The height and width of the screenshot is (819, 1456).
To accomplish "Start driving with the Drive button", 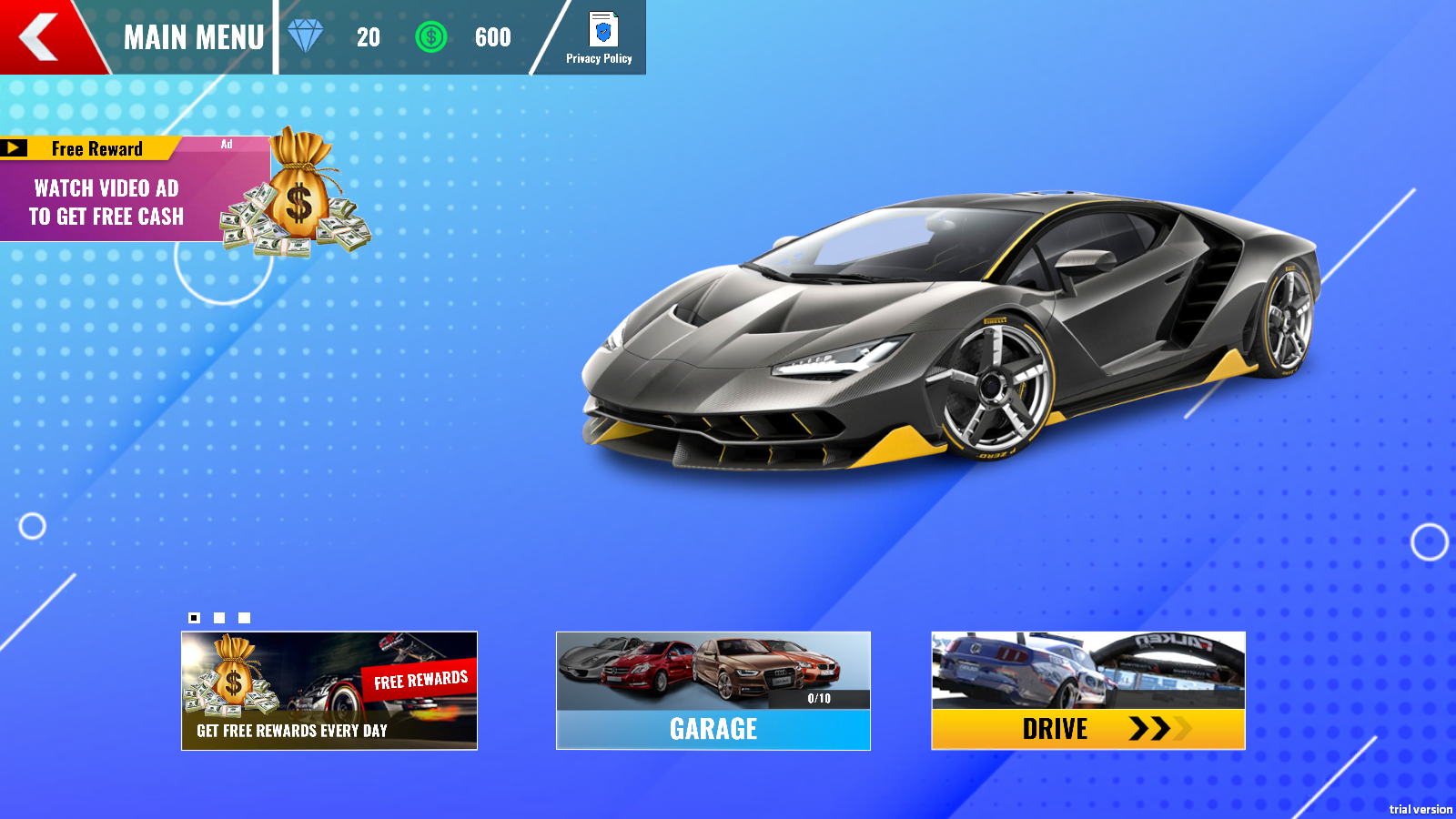I will pos(1088,691).
